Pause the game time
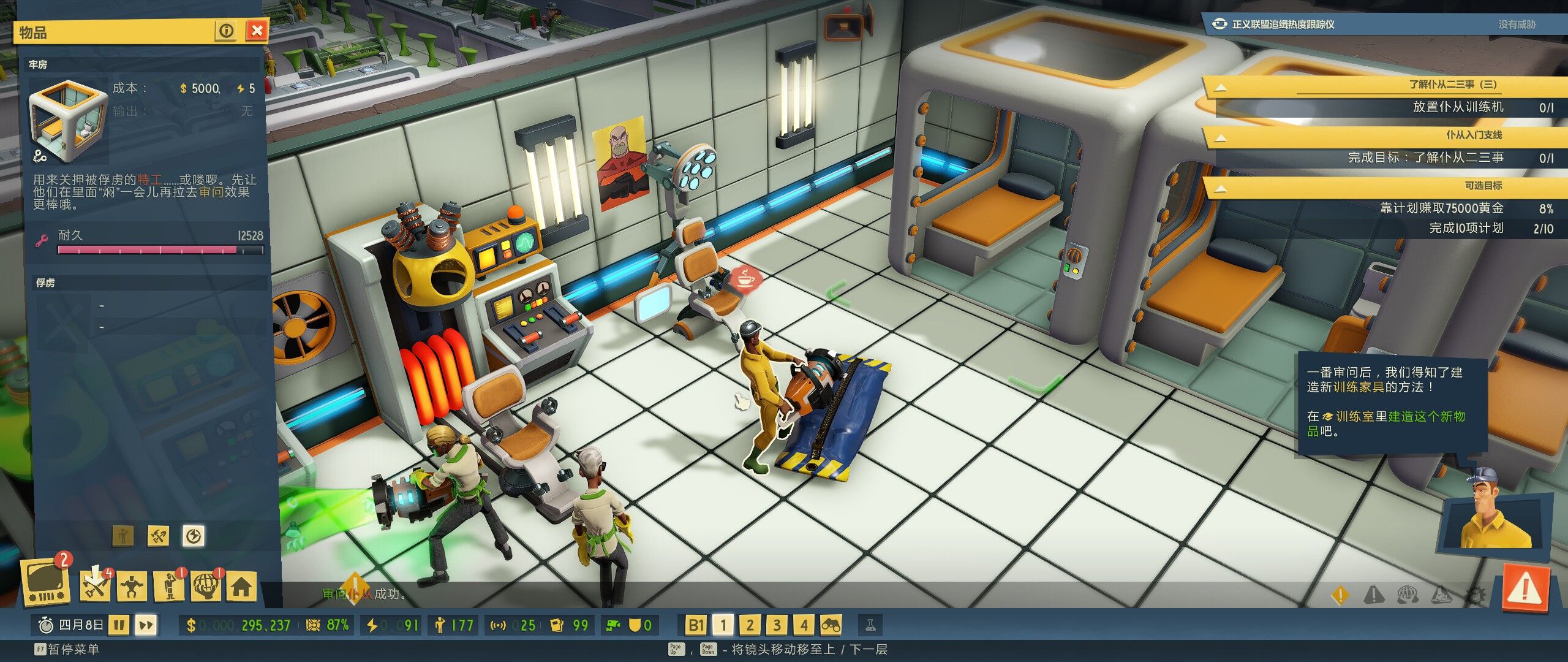 (x=119, y=625)
